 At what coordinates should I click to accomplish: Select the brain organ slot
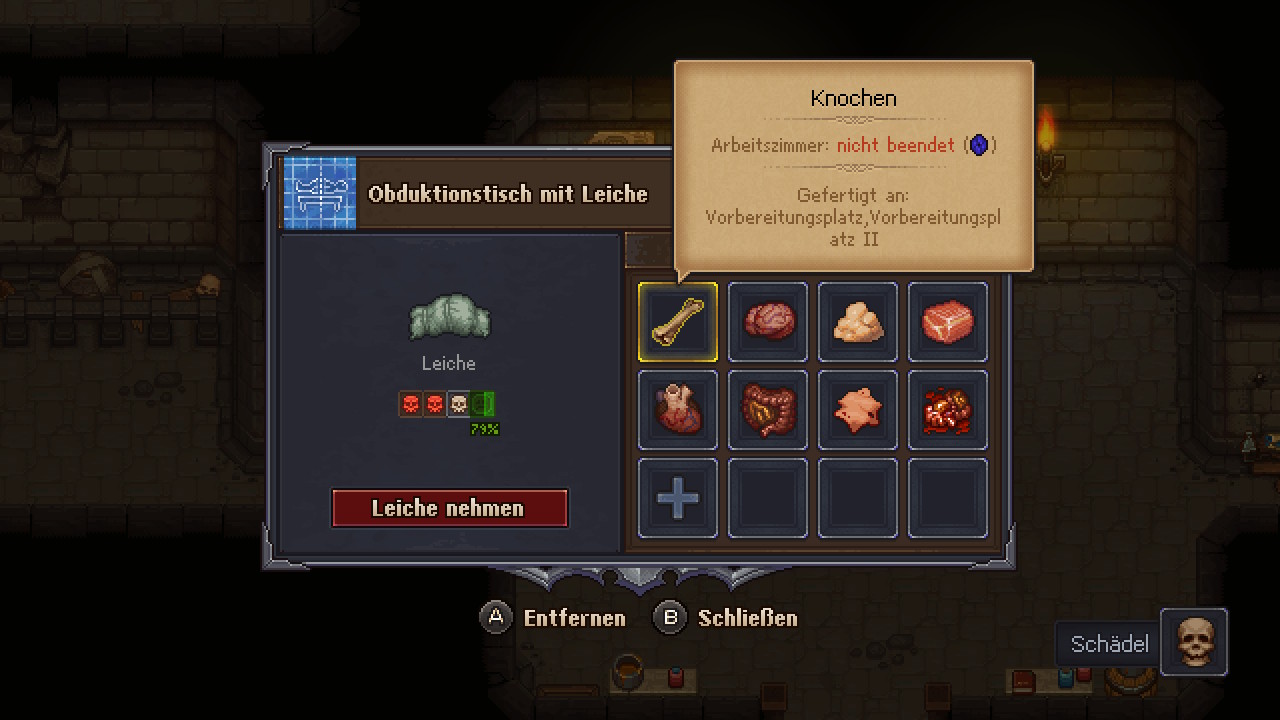(768, 322)
